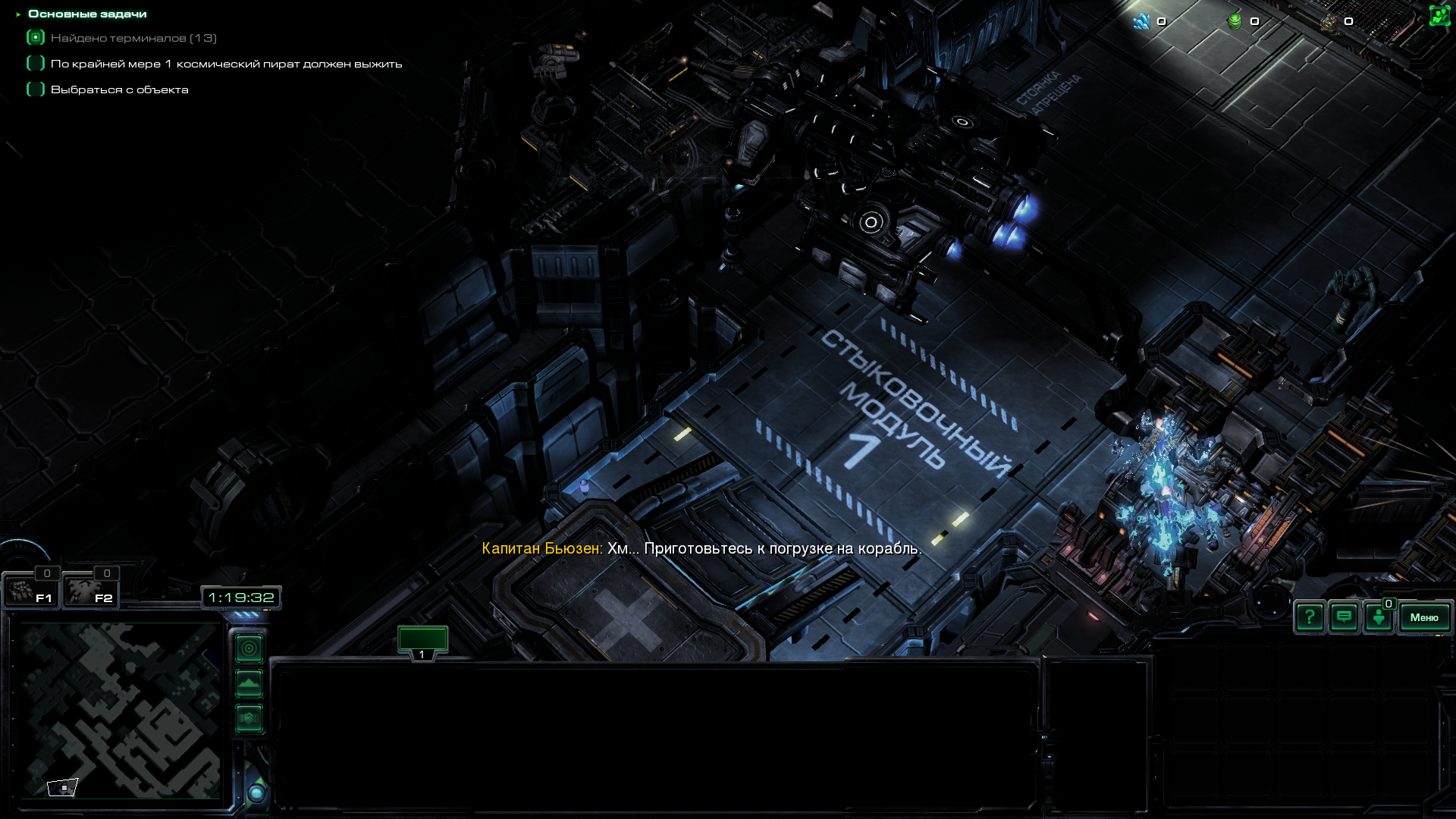Open the help question mark button
This screenshot has height=819, width=1456.
[1310, 617]
